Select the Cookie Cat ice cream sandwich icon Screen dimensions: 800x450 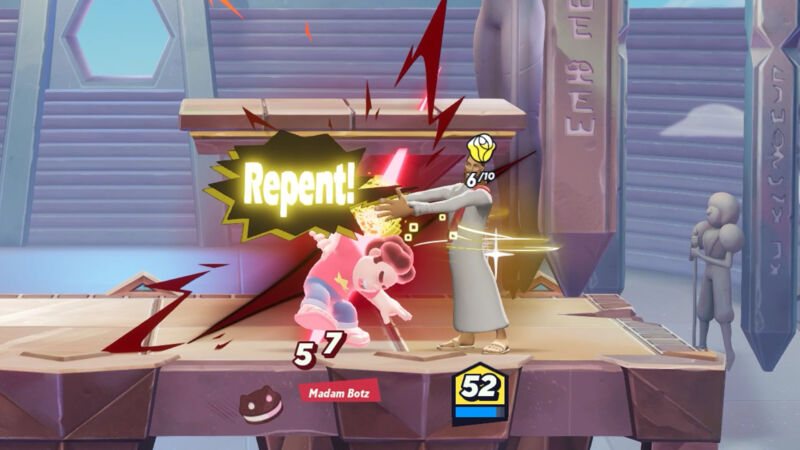point(261,402)
